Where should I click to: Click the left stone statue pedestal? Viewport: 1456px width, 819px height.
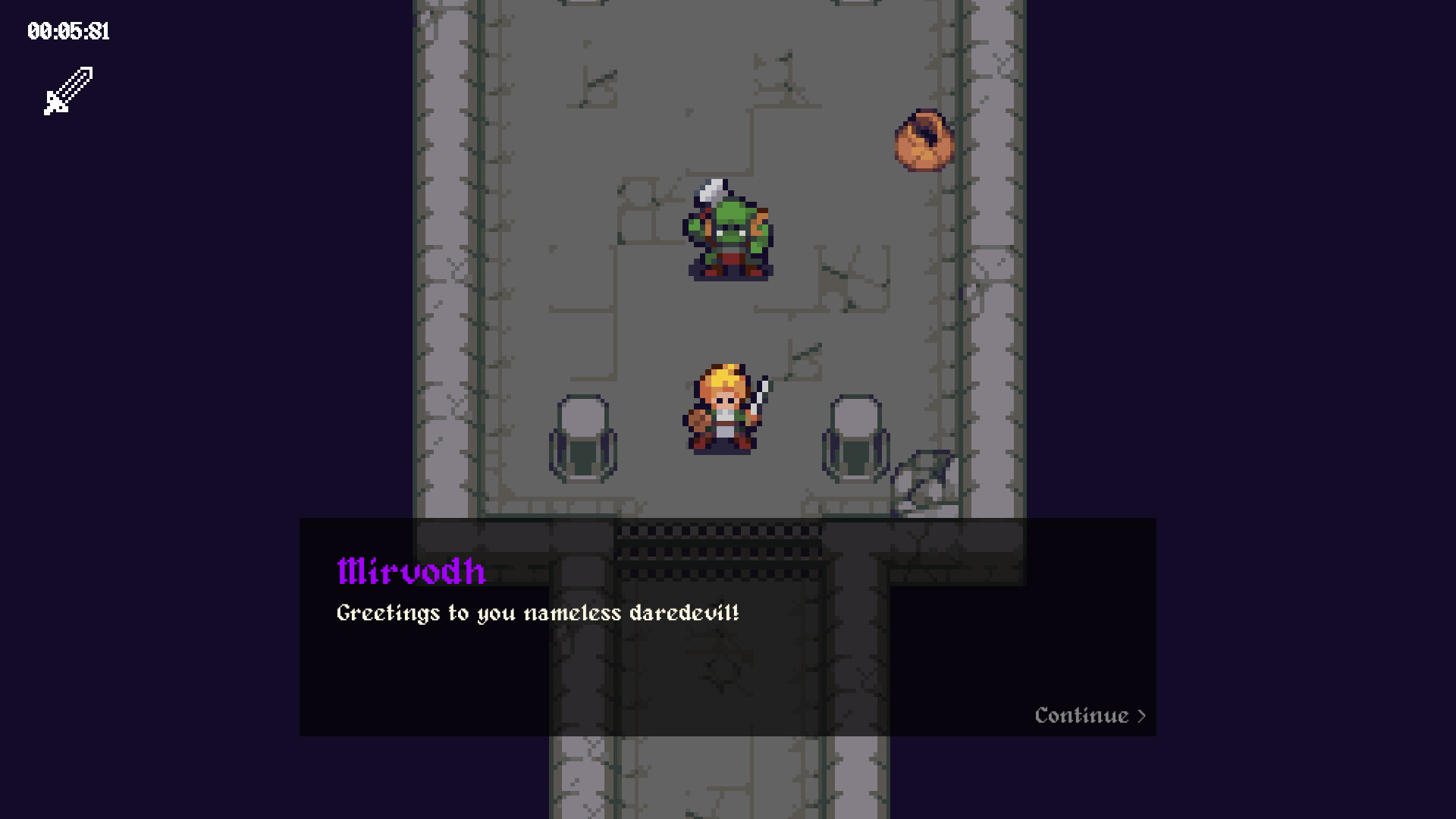click(584, 440)
